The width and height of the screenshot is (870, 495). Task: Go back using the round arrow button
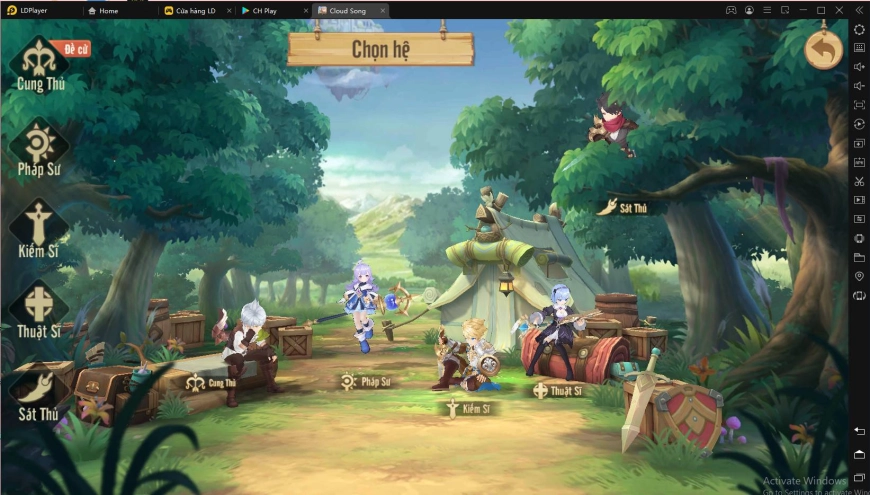tap(823, 49)
